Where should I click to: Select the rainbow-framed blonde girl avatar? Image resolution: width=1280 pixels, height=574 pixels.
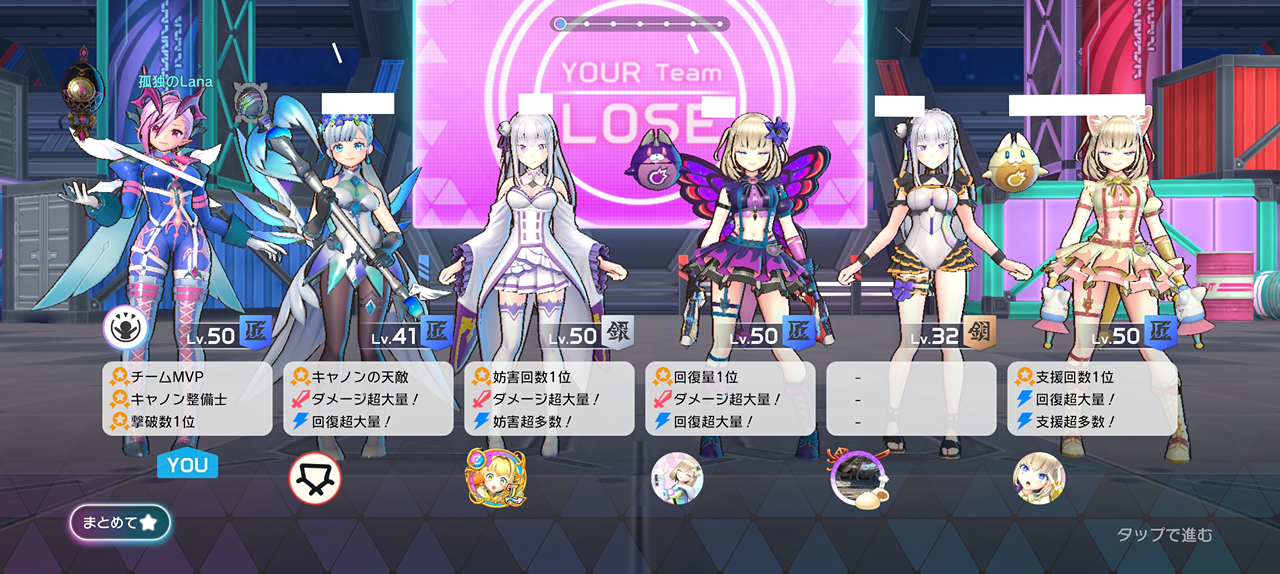(496, 477)
